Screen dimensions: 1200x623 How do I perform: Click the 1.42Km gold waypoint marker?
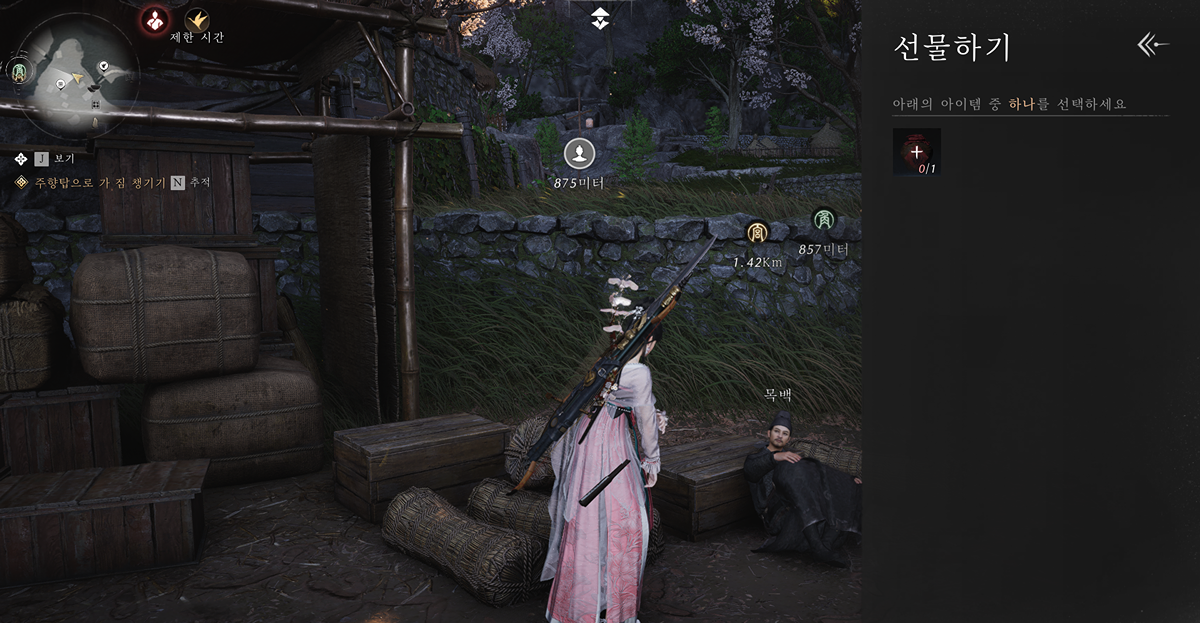(x=757, y=234)
